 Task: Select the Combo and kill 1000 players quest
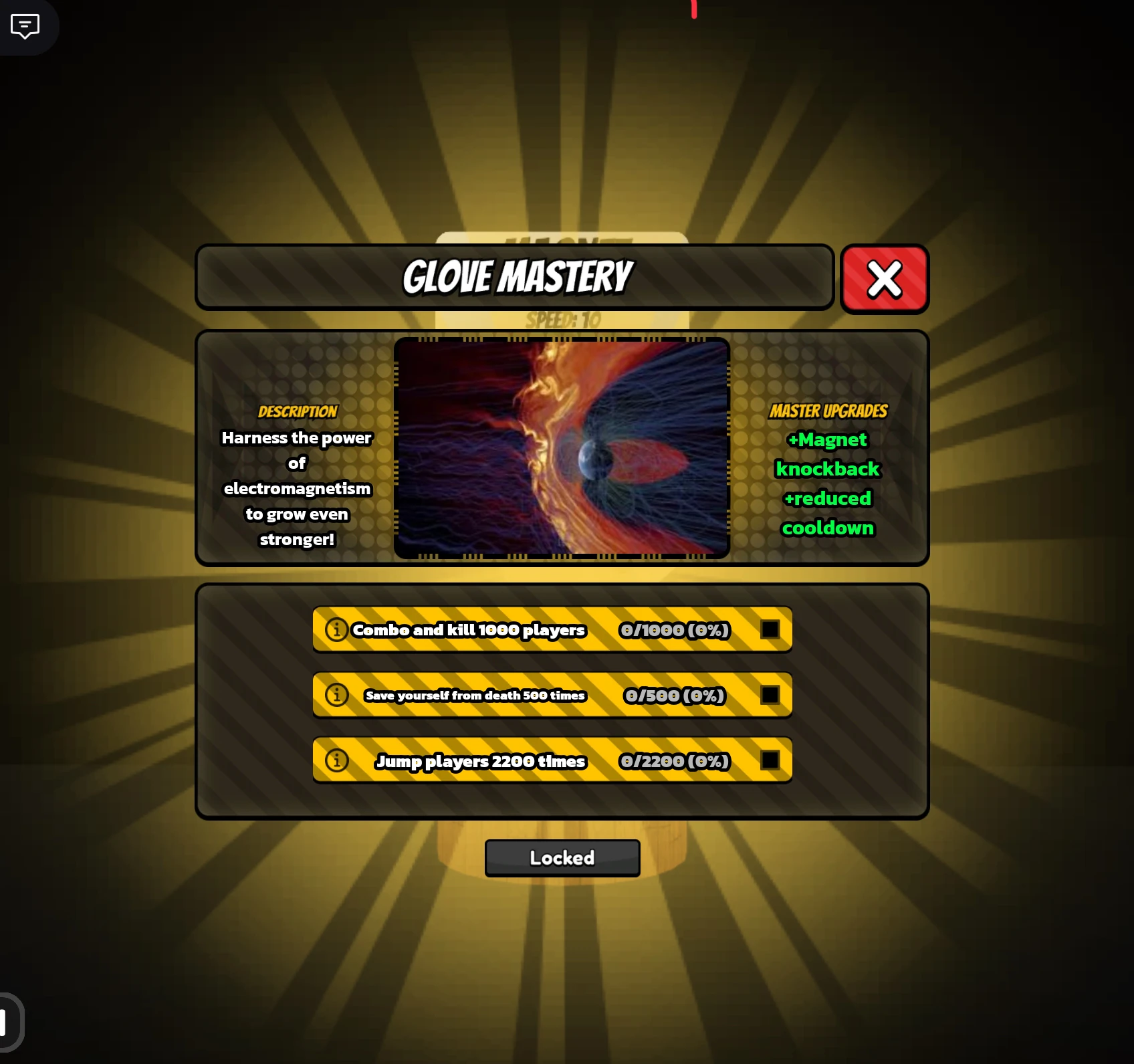pos(469,629)
